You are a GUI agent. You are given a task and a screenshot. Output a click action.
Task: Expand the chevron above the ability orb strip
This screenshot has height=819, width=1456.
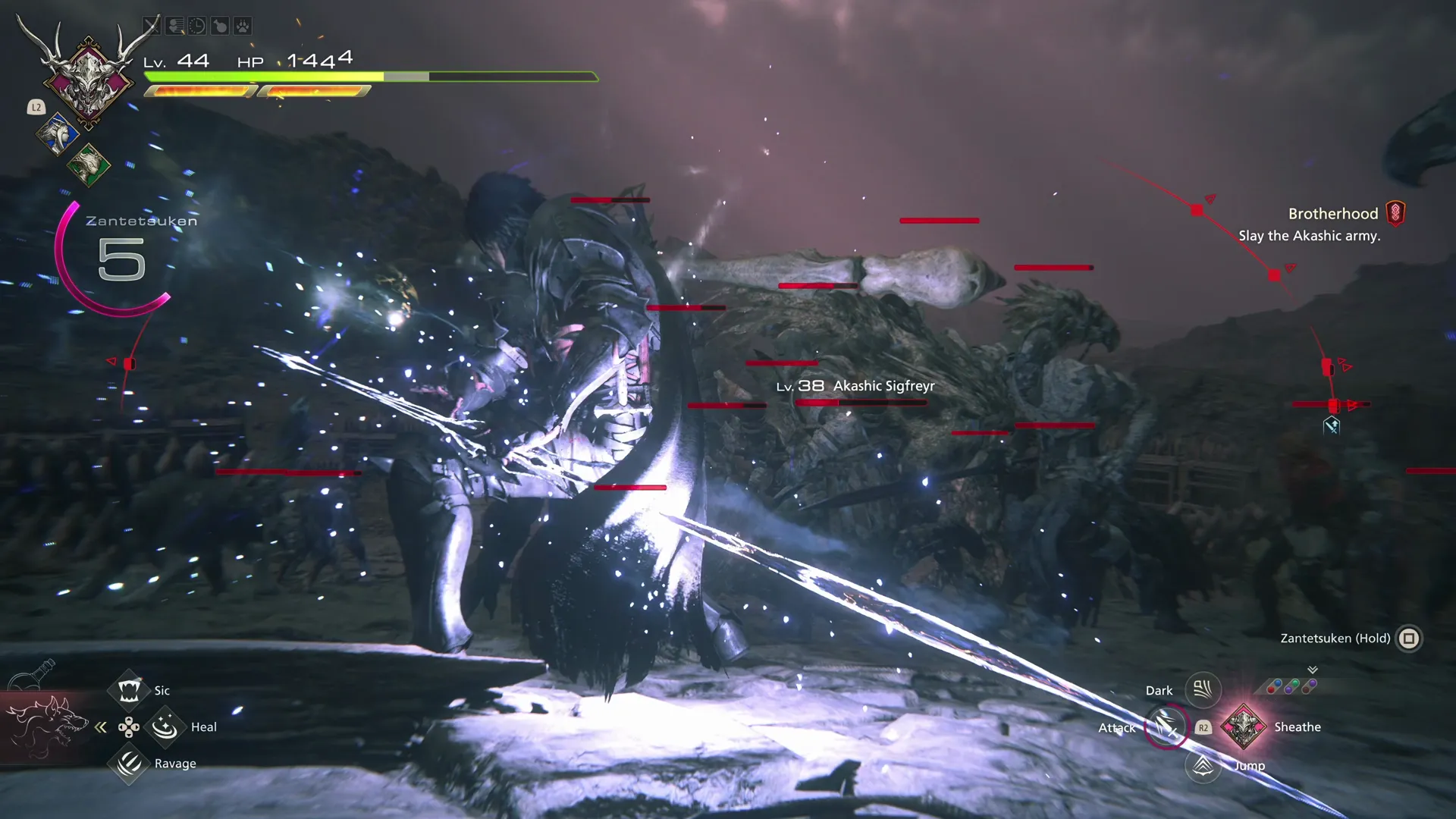tap(1312, 670)
